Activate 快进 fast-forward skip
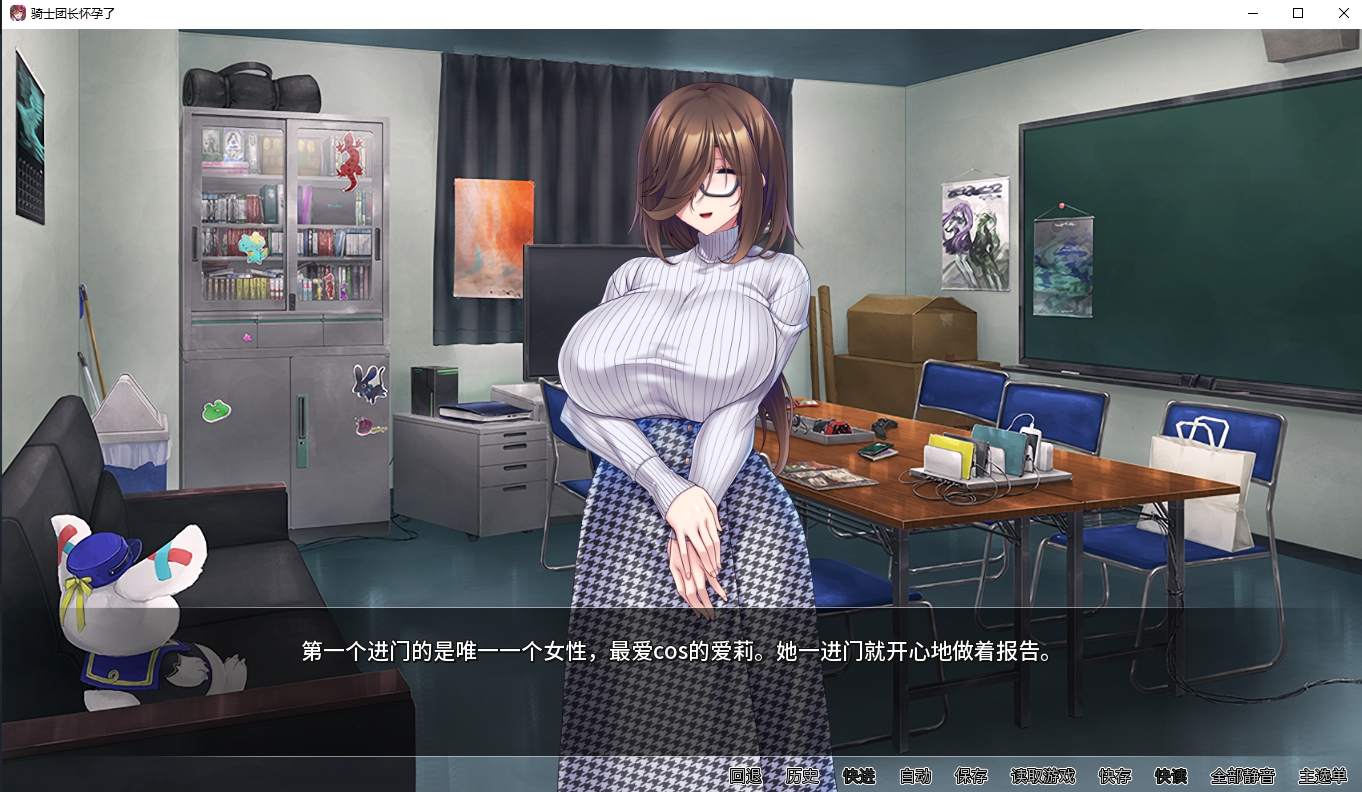Screen dimensions: 1362x792 (859, 776)
